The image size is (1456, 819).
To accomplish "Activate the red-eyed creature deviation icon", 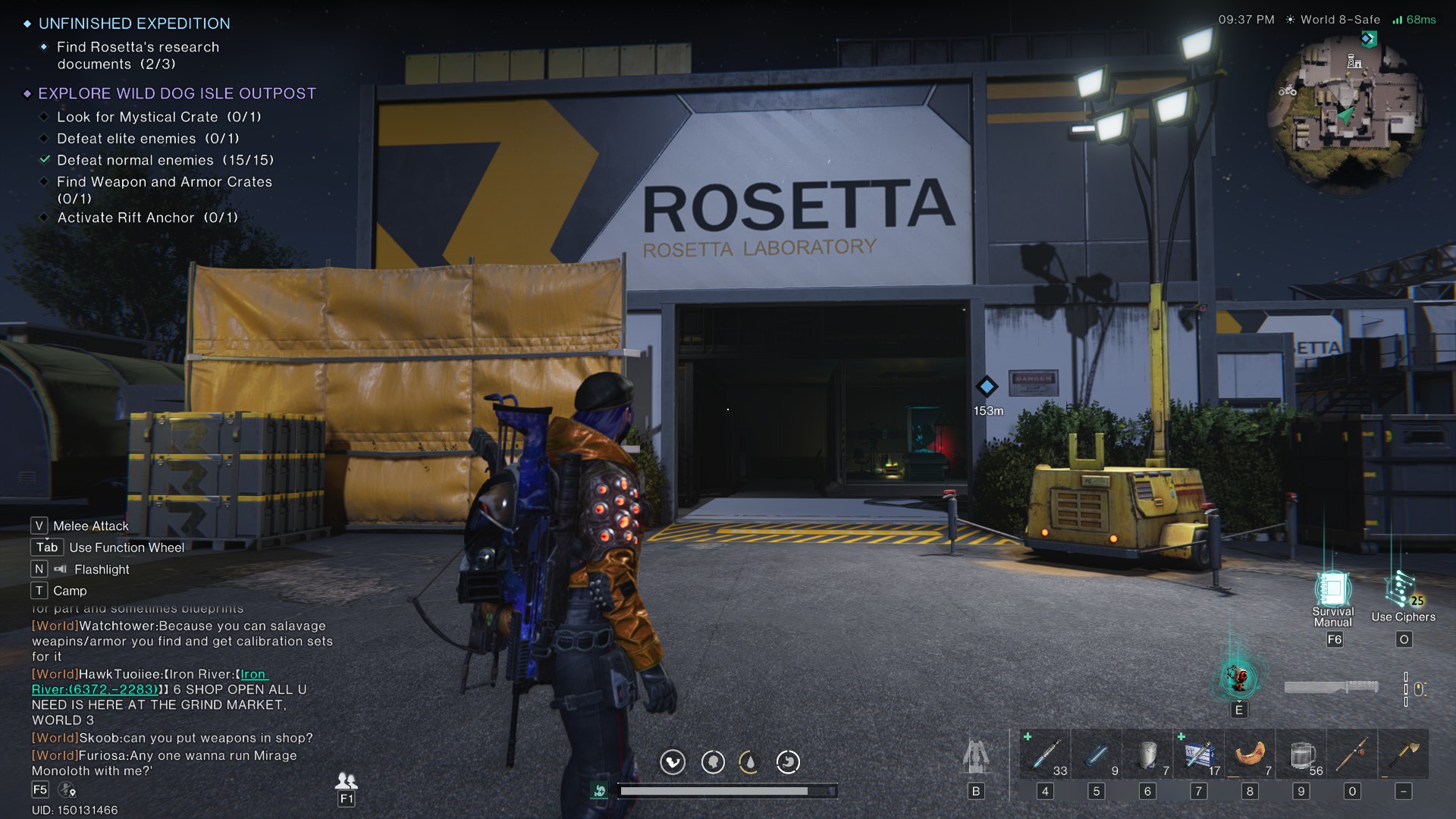I will 1238,678.
